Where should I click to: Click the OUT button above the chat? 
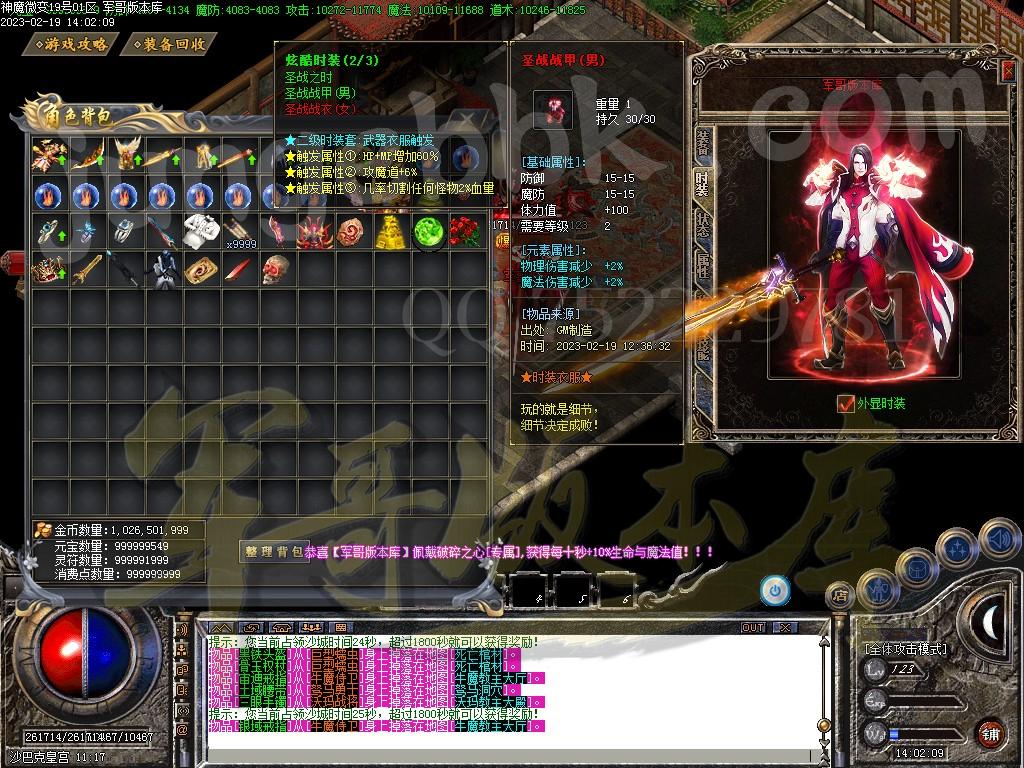pyautogui.click(x=753, y=627)
